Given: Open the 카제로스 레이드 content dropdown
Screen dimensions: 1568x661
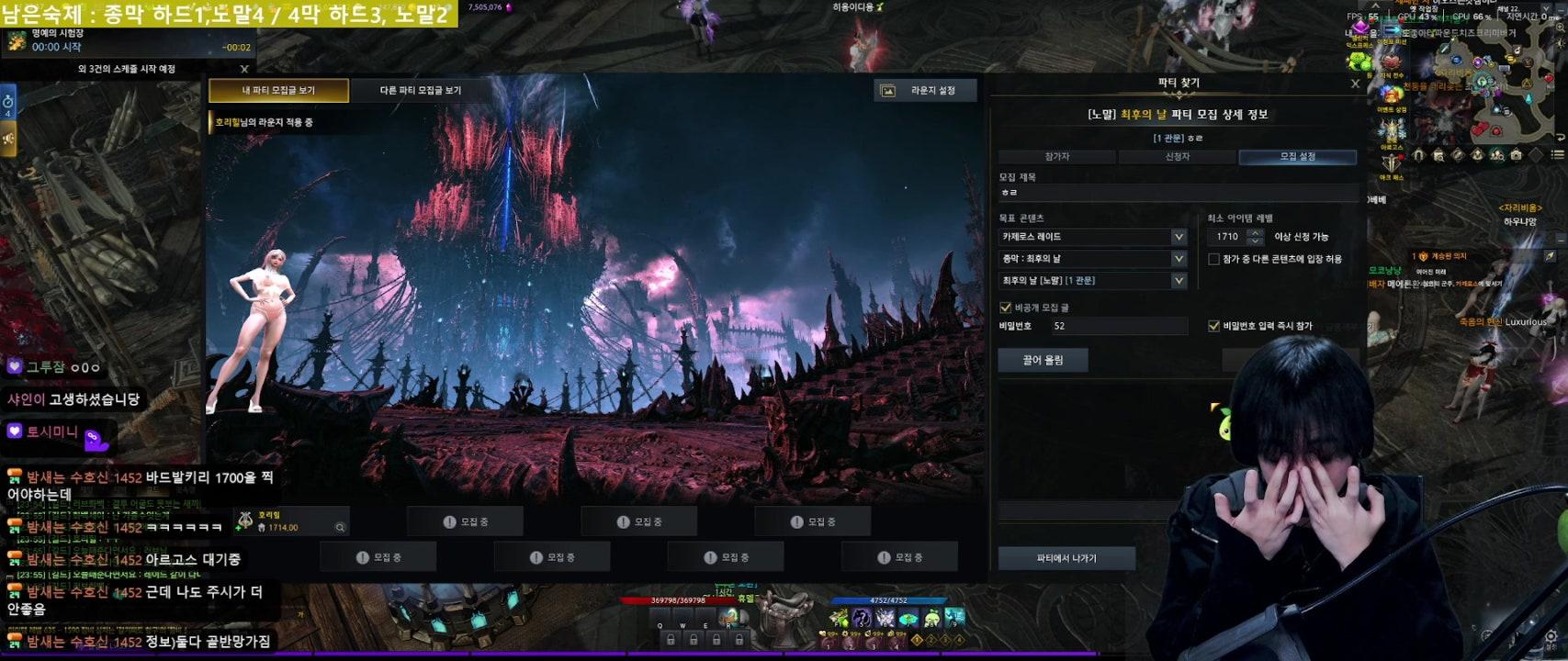Looking at the screenshot, I should coord(1093,237).
